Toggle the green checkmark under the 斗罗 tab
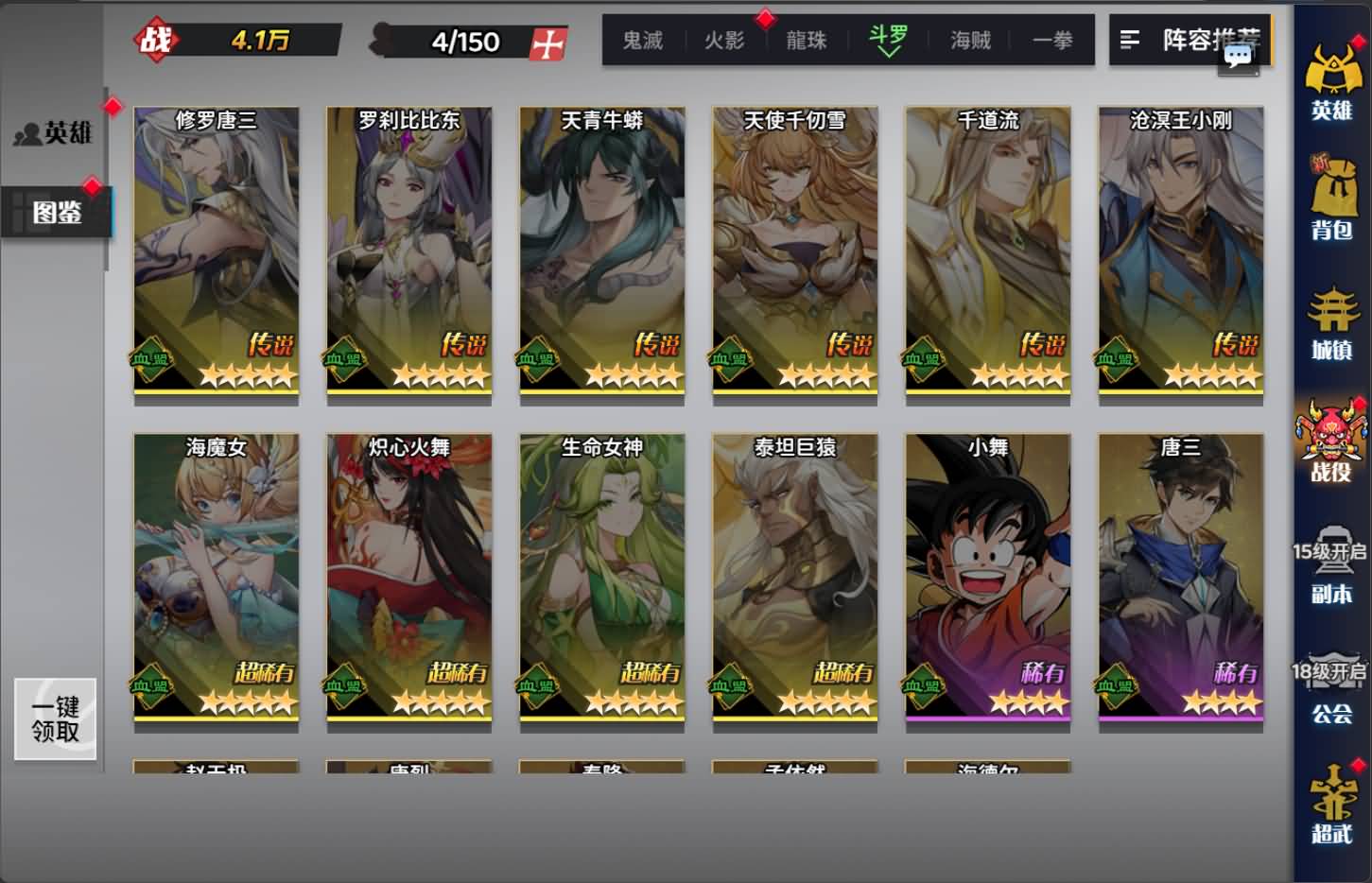This screenshot has height=883, width=1372. [x=887, y=53]
